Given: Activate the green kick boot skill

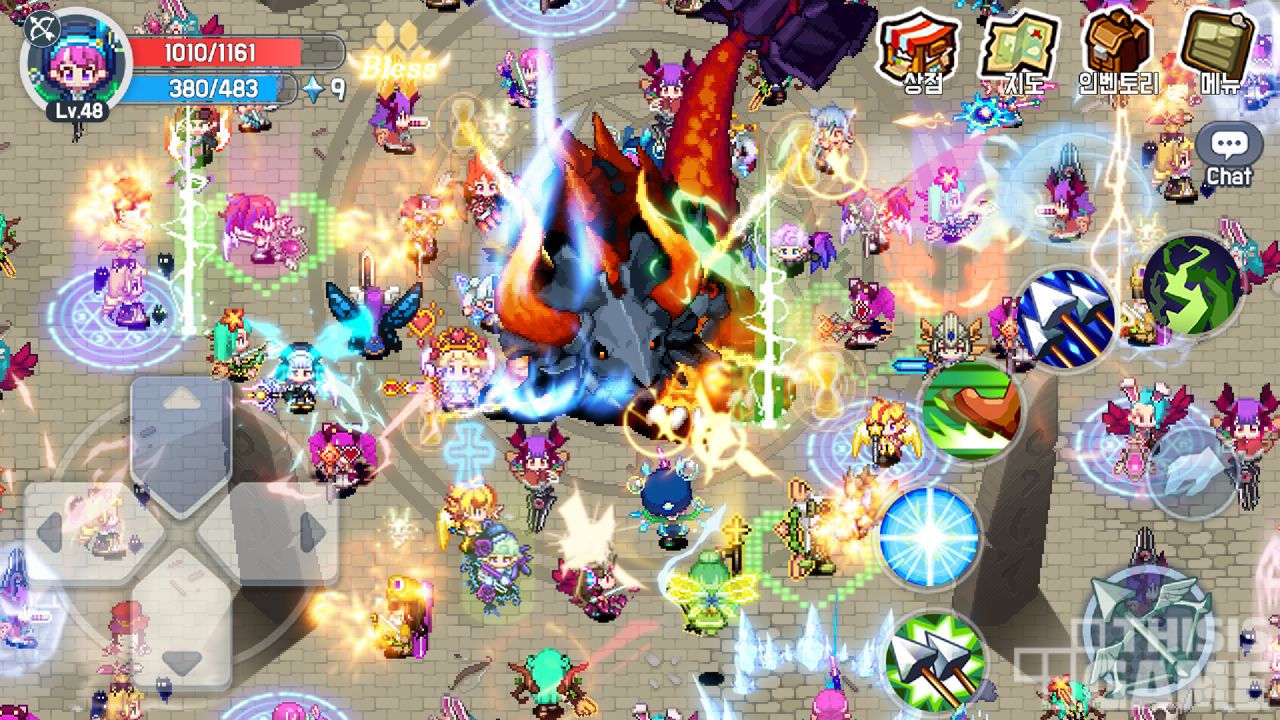Looking at the screenshot, I should 971,411.
